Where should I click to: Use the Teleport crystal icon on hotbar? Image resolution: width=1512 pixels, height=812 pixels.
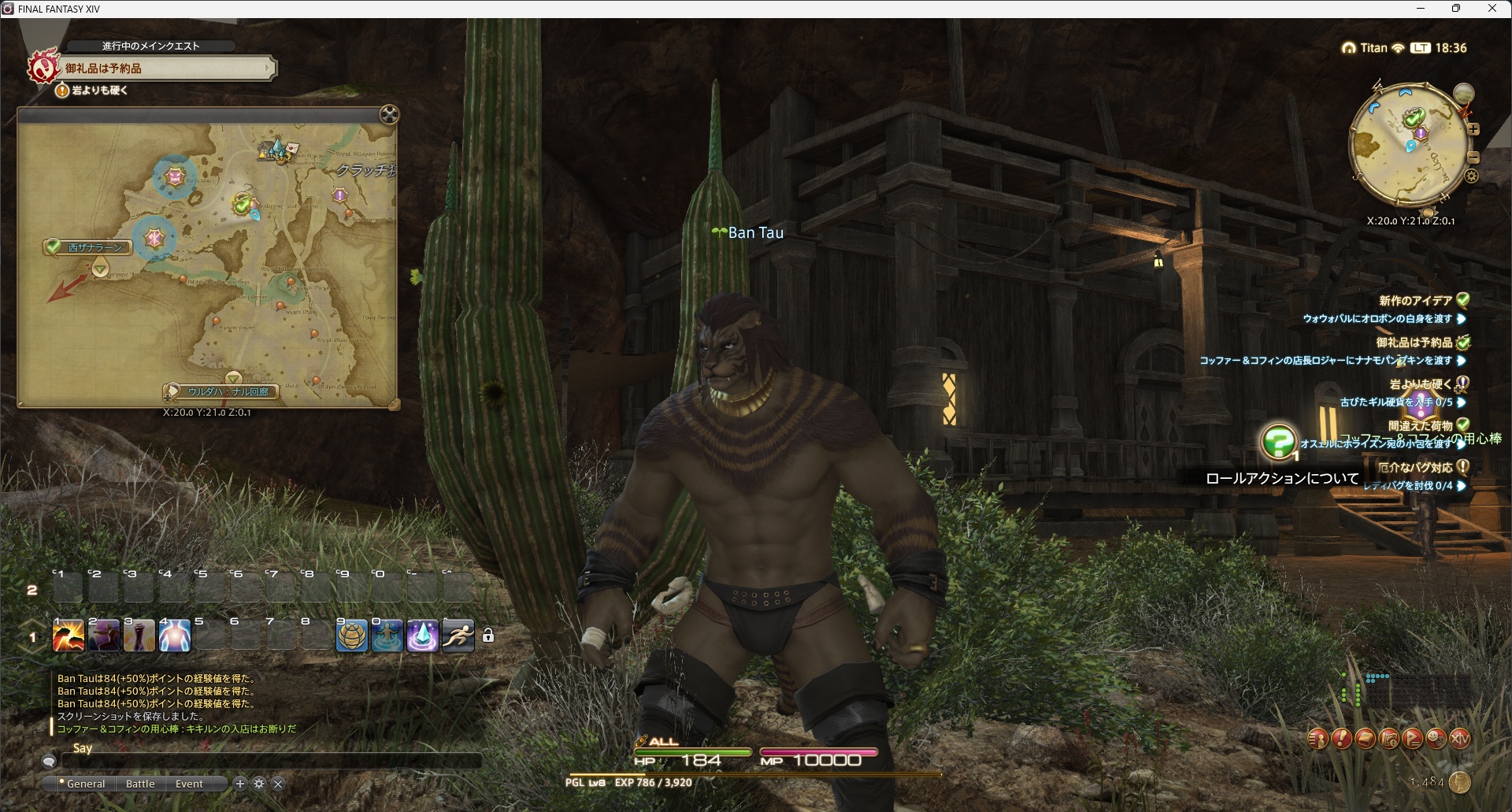[422, 636]
